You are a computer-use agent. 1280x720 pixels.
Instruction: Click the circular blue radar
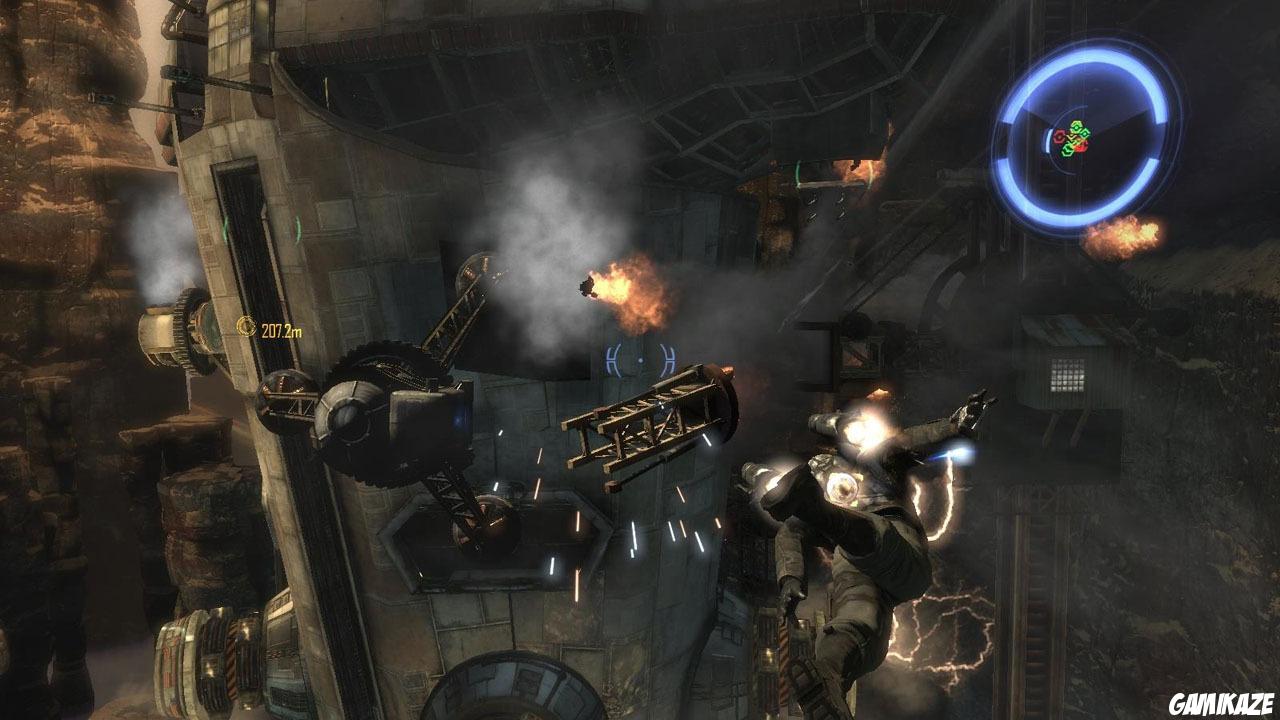[x=1086, y=136]
